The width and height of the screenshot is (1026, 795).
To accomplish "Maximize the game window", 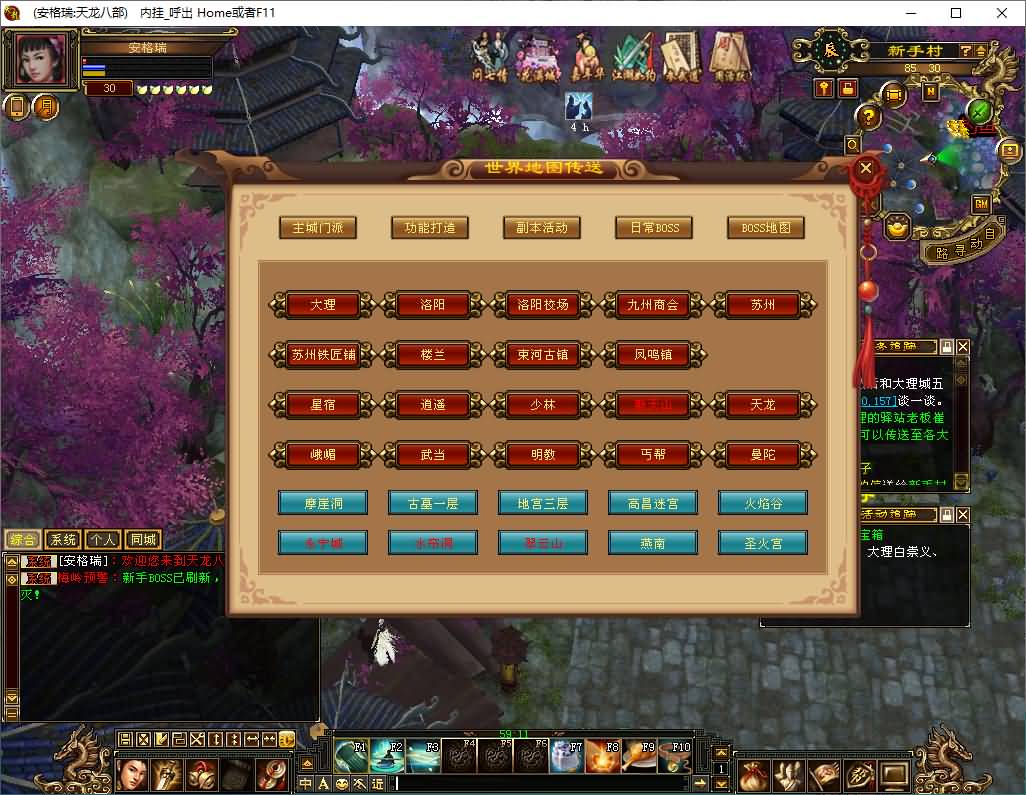I will [x=956, y=13].
